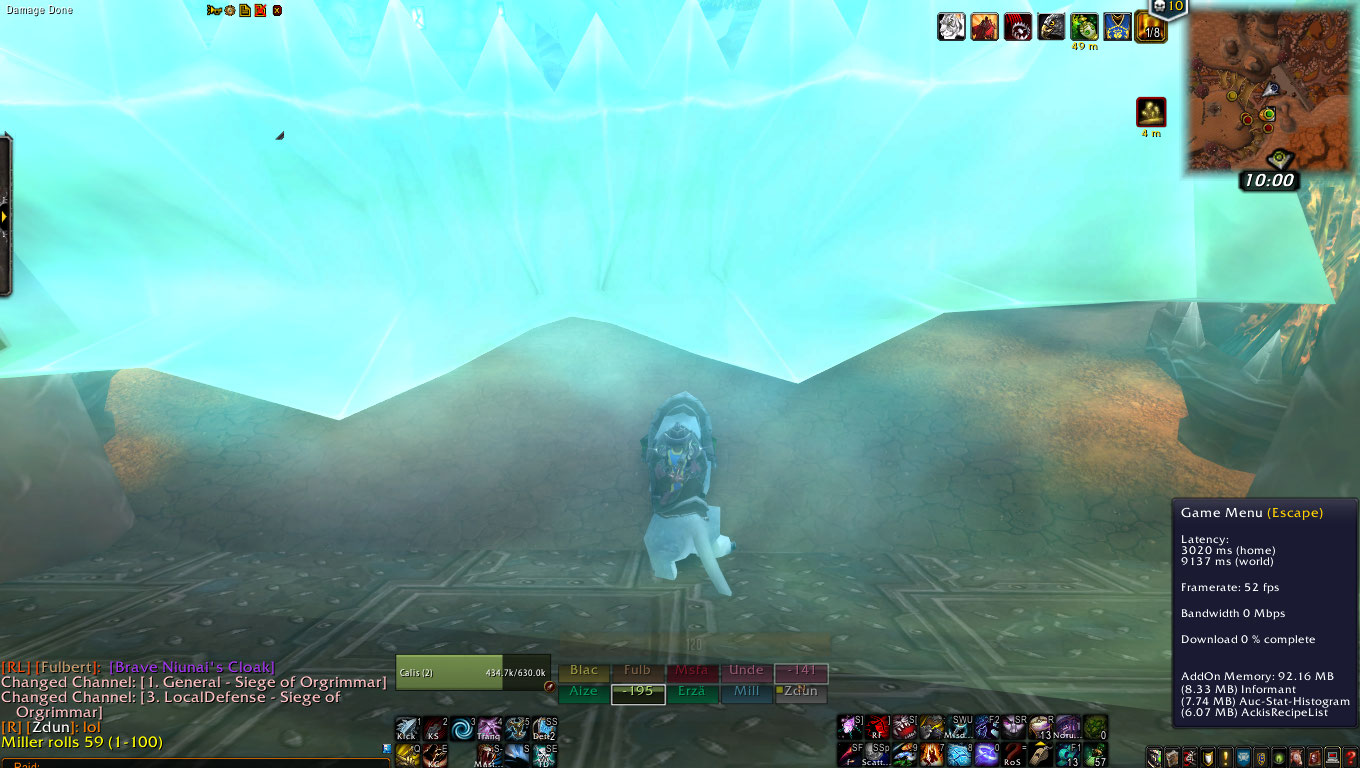Click the white tiger buff icon

(951, 27)
